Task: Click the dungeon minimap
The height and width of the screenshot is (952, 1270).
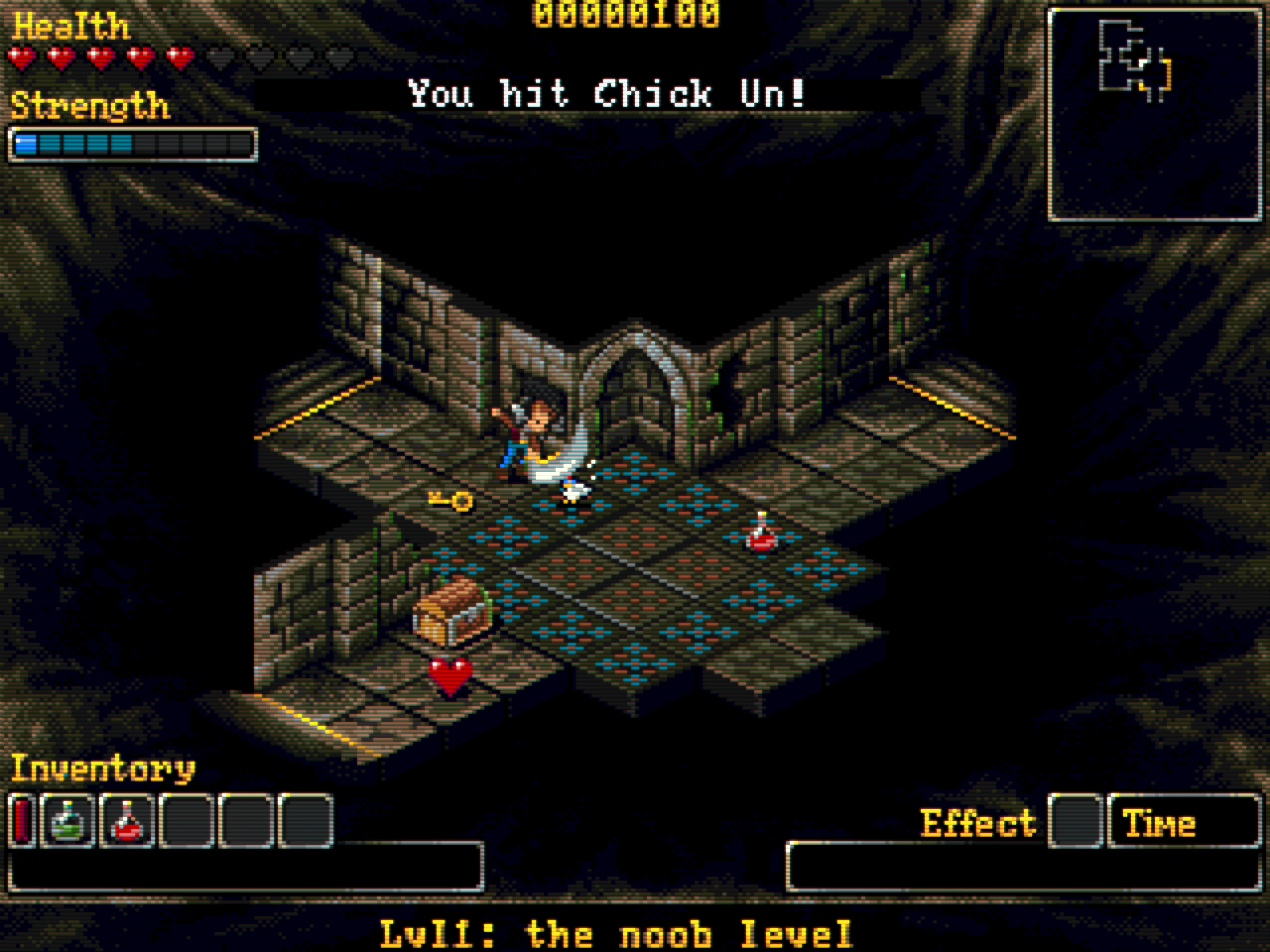Action: (1154, 114)
